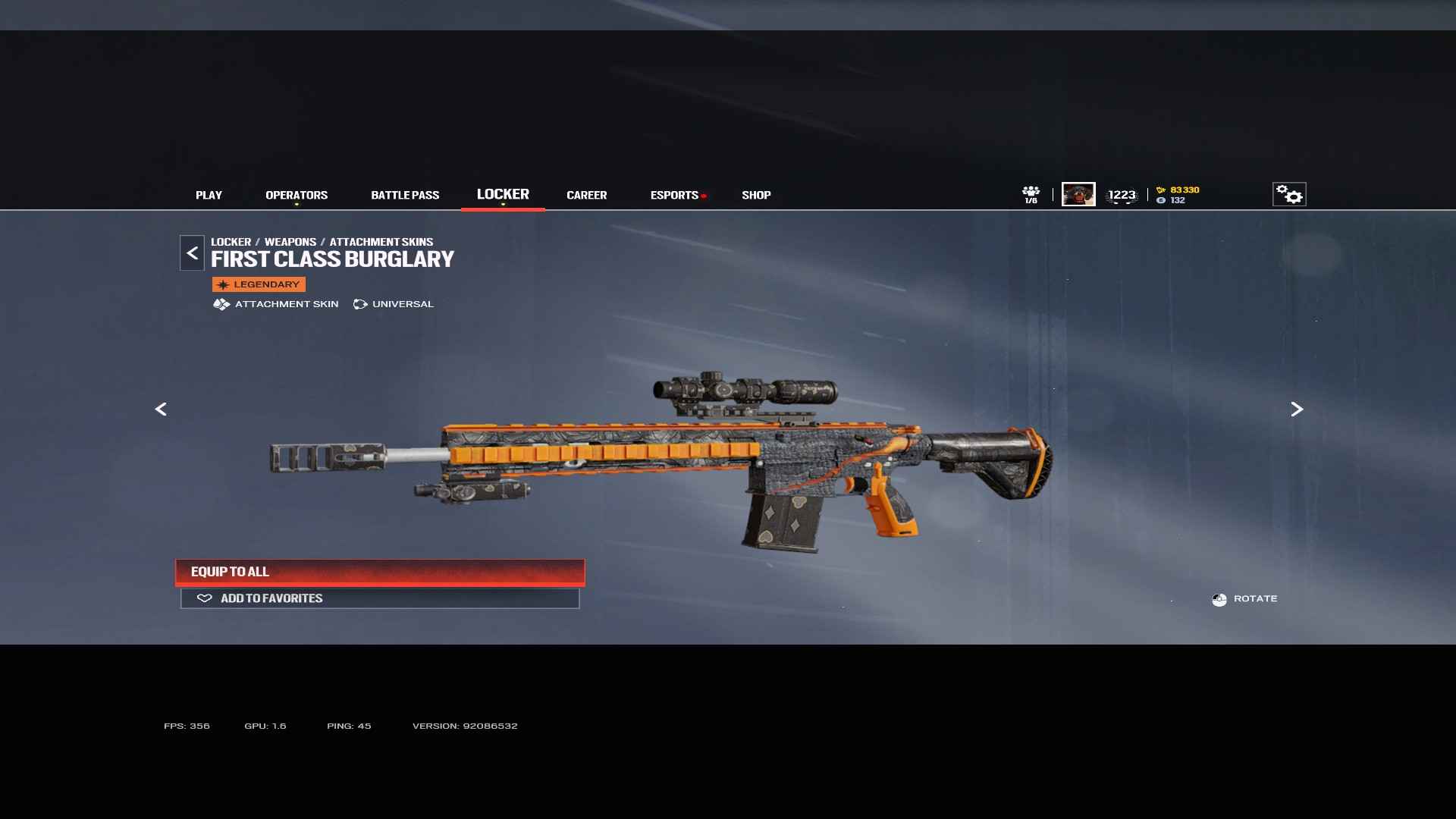
Task: Equip to All weapons
Action: tap(380, 572)
